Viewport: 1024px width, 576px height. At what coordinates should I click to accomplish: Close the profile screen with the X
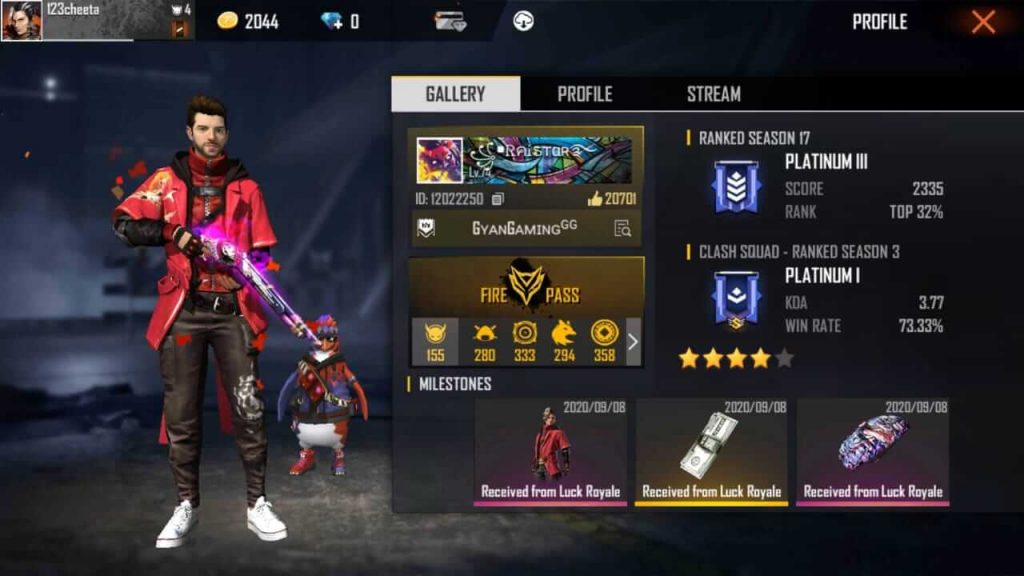[983, 22]
